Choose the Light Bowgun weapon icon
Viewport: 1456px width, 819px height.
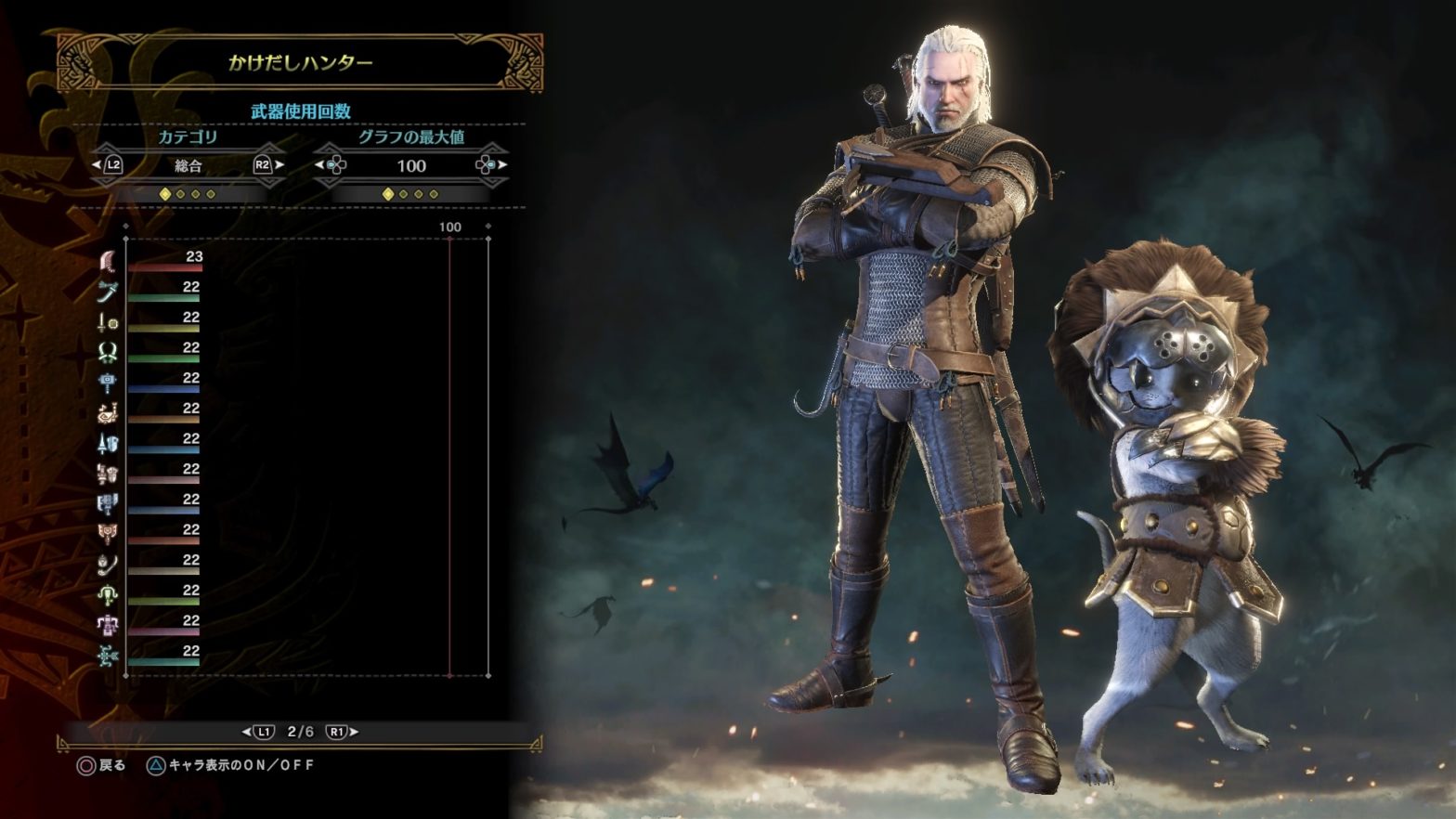108,595
